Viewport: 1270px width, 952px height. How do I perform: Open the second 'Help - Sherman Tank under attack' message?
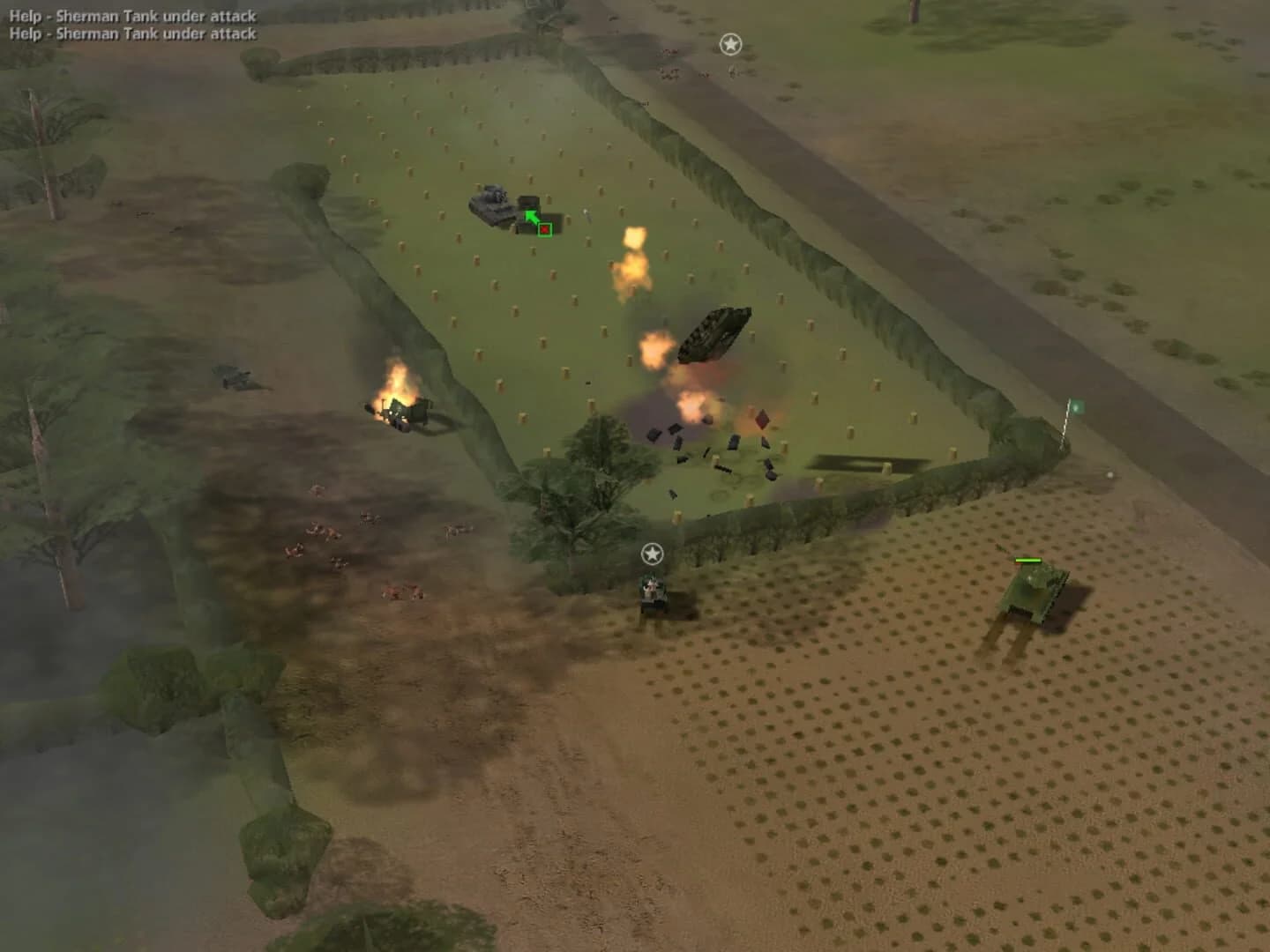tap(131, 33)
